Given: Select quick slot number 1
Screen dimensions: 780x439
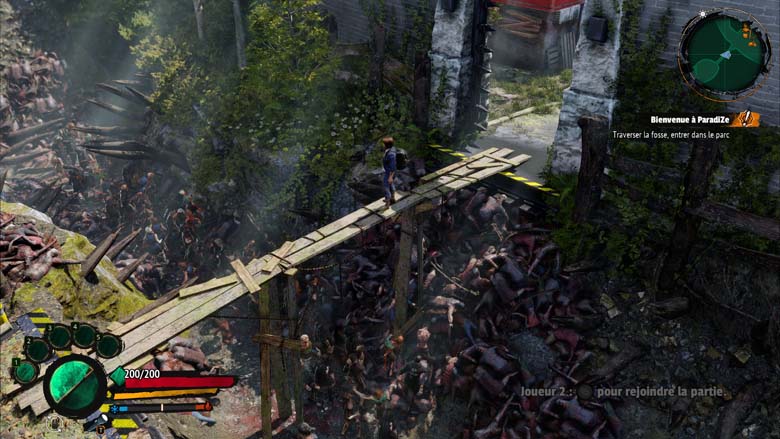Looking at the screenshot, I should point(25,371).
